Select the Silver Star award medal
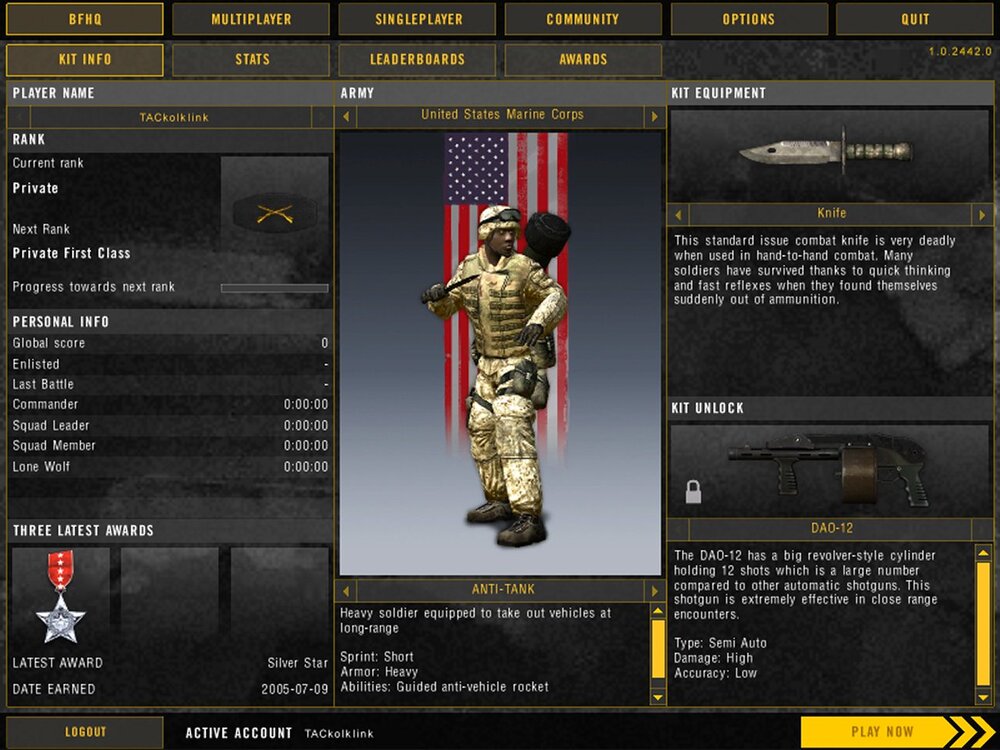The height and width of the screenshot is (750, 1000). tap(60, 597)
